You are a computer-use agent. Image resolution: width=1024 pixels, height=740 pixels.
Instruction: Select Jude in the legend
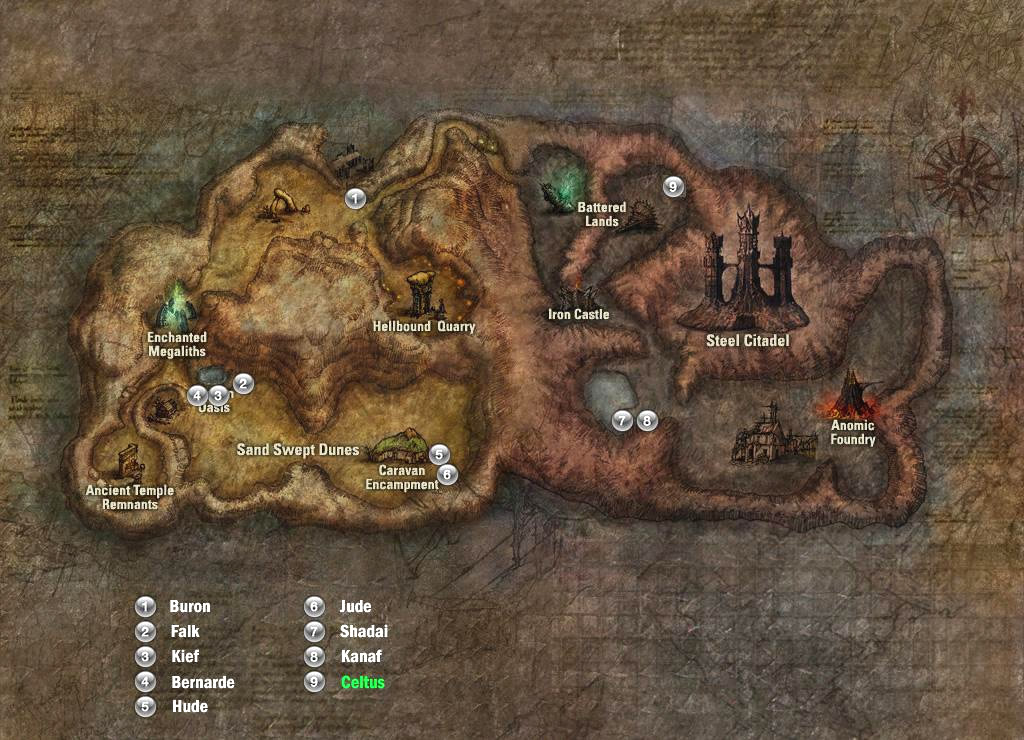[355, 606]
